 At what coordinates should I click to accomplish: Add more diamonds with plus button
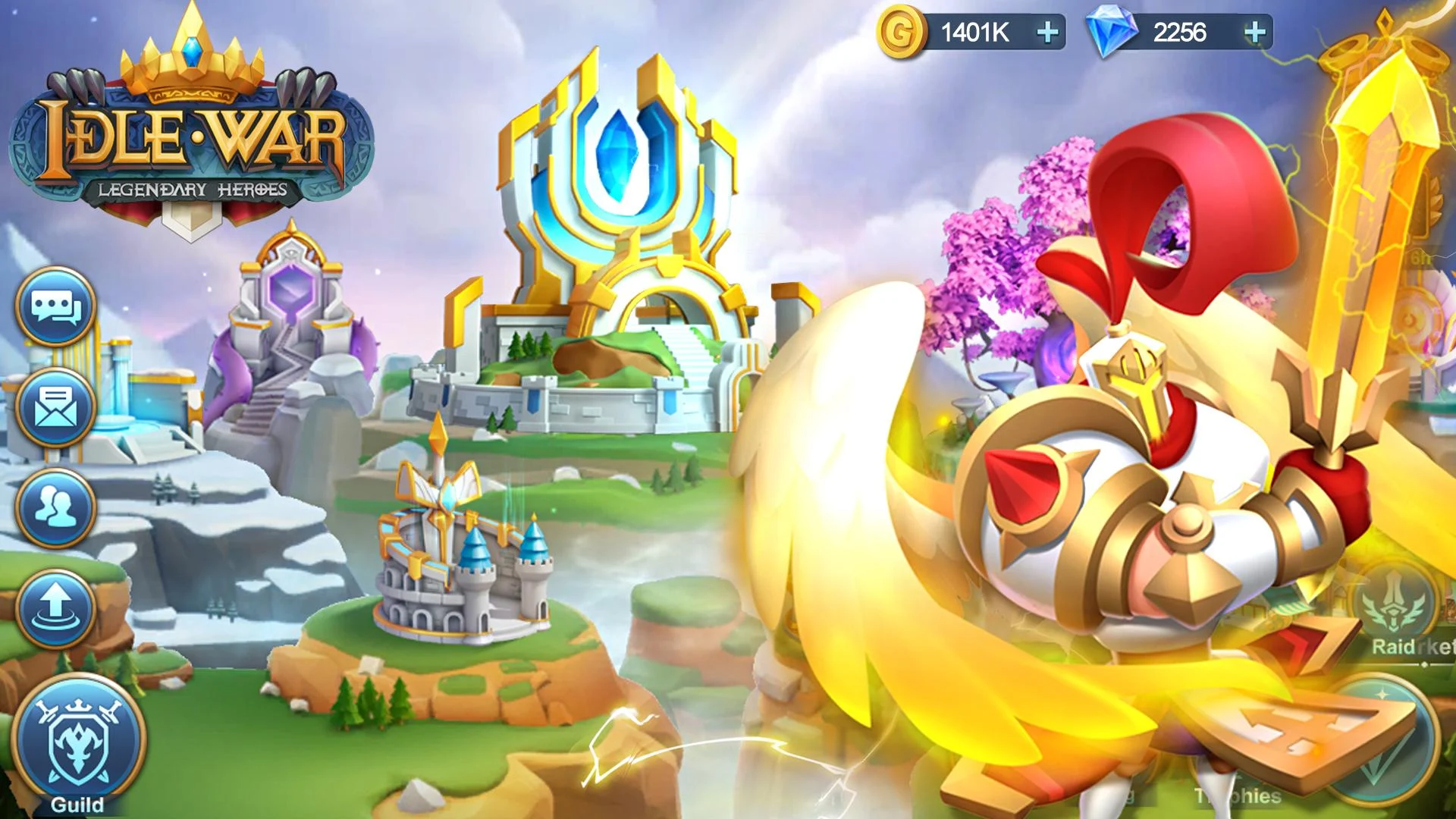click(1255, 33)
